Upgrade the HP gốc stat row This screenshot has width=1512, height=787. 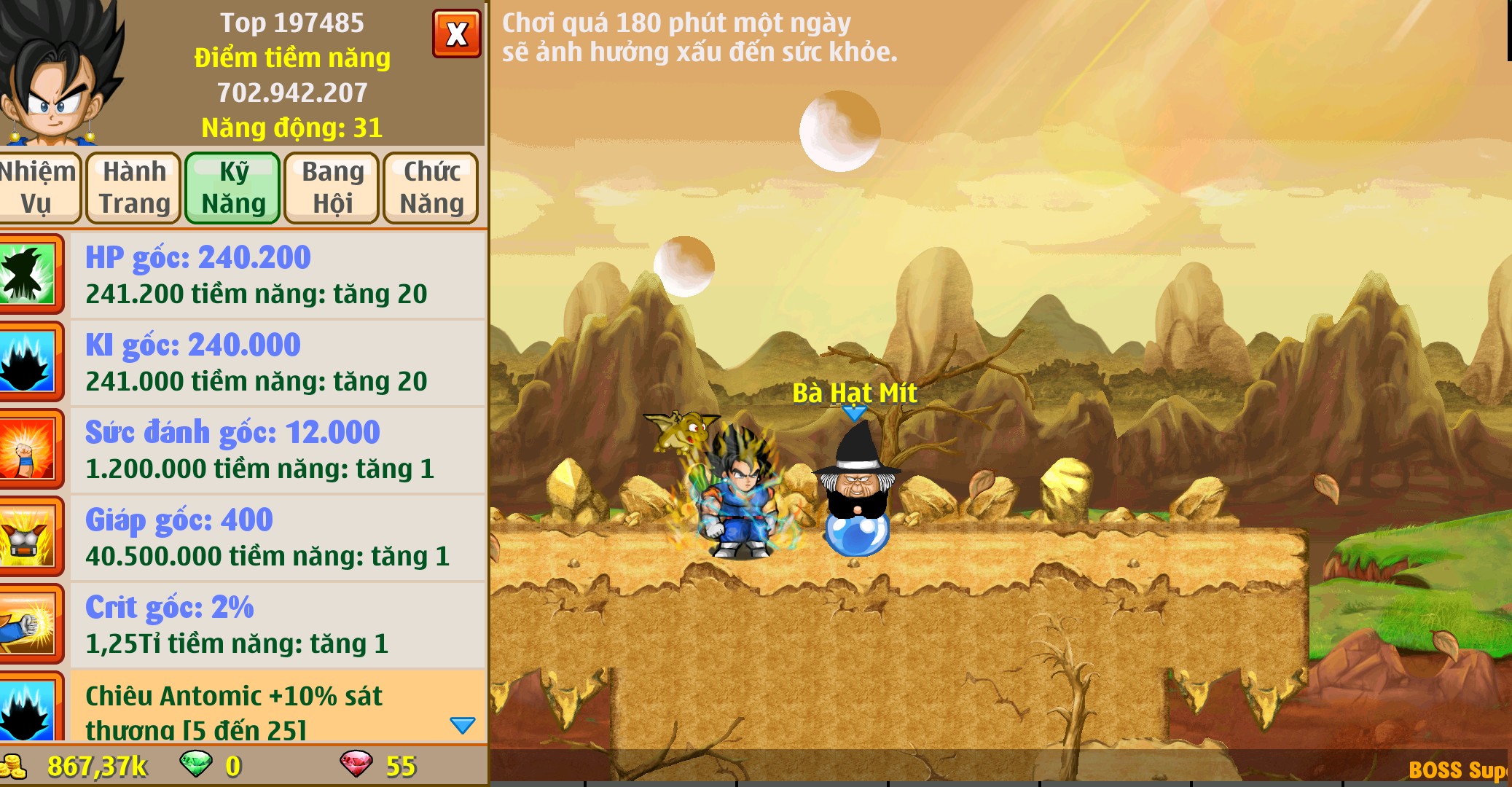(277, 275)
